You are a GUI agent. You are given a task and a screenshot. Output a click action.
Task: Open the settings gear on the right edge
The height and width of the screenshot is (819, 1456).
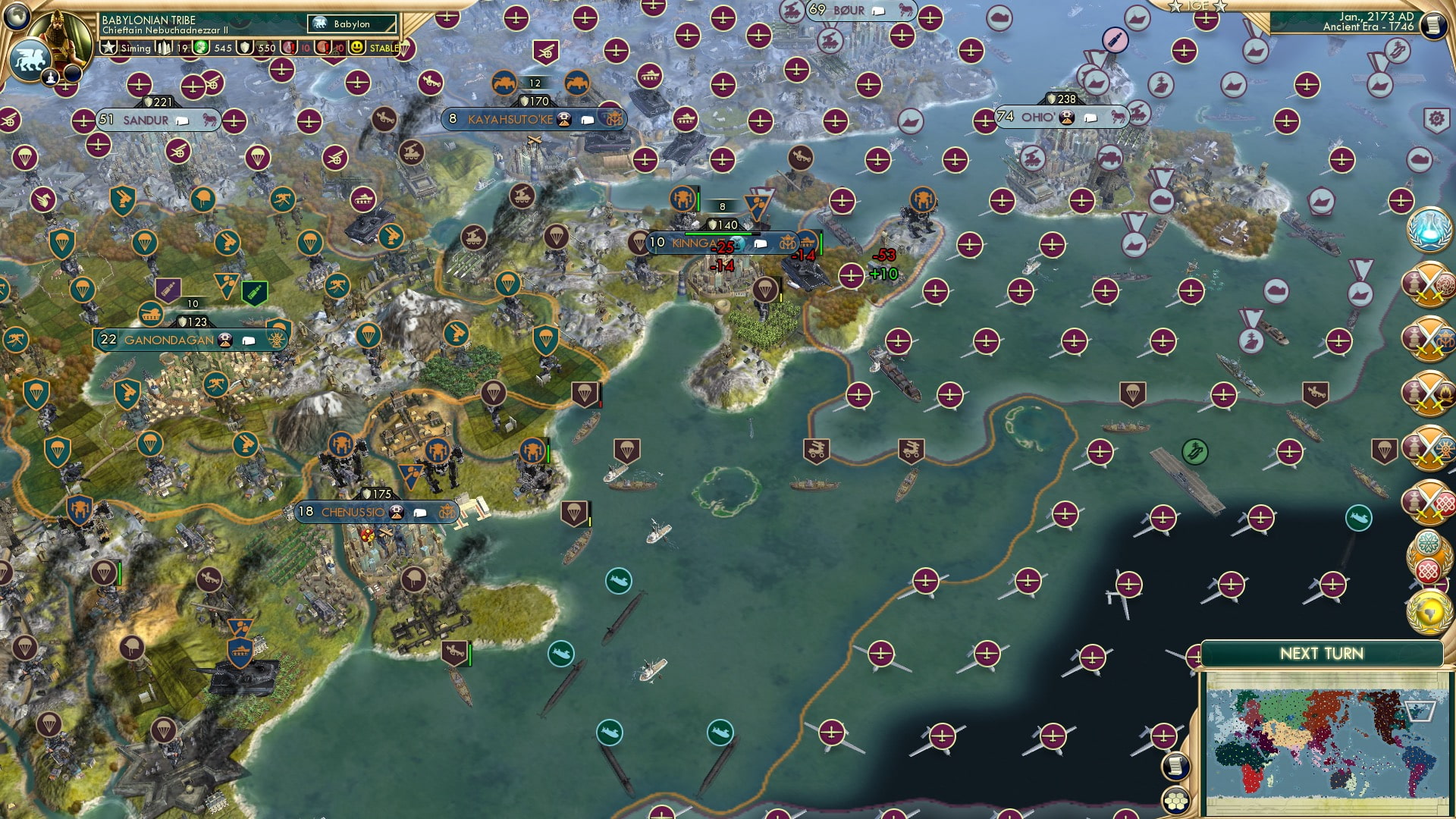pos(1434,118)
